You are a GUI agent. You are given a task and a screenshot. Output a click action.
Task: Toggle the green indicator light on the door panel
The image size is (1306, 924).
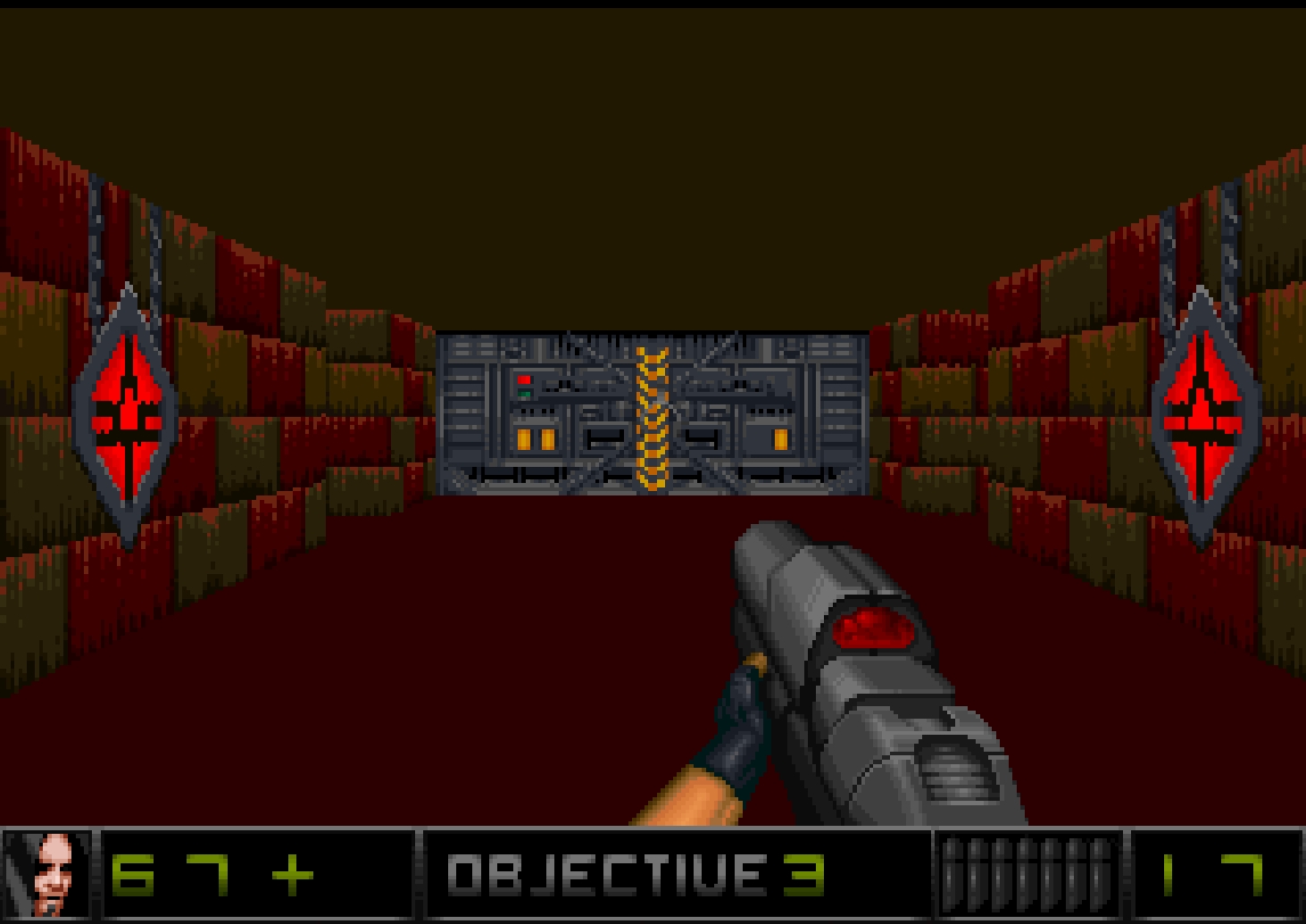[523, 393]
